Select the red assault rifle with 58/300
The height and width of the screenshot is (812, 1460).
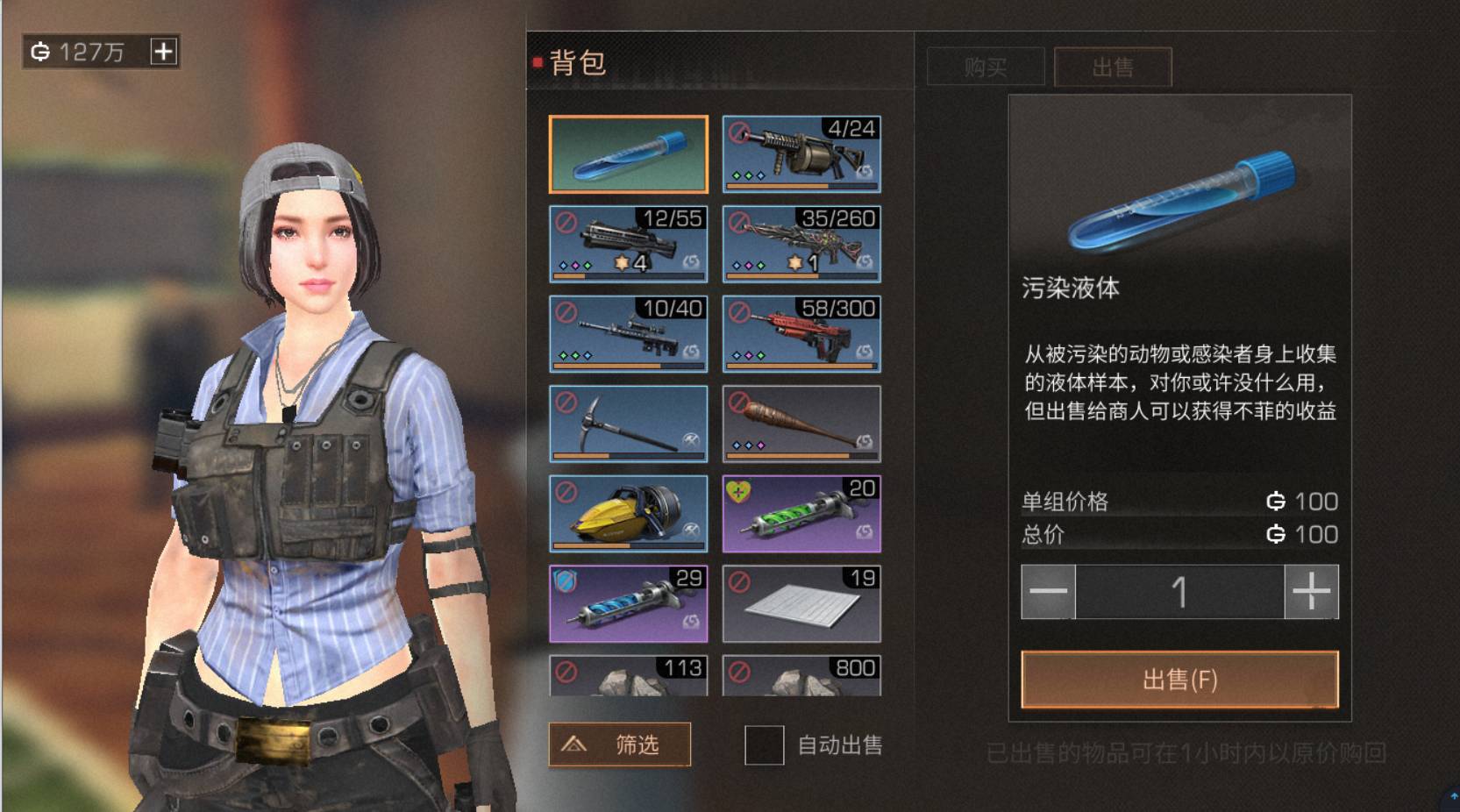coord(801,334)
